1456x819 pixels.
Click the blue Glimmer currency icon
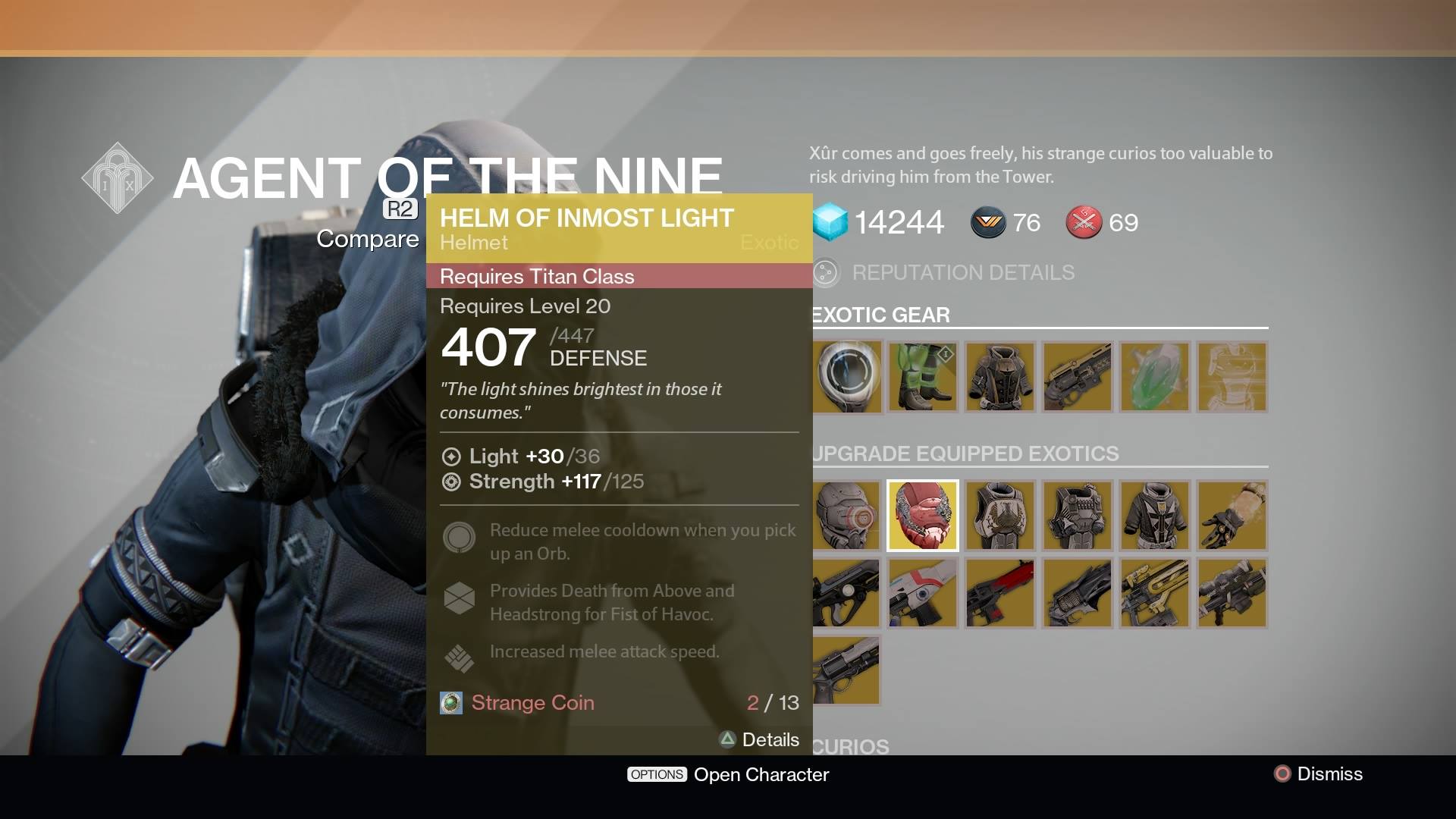click(x=830, y=222)
